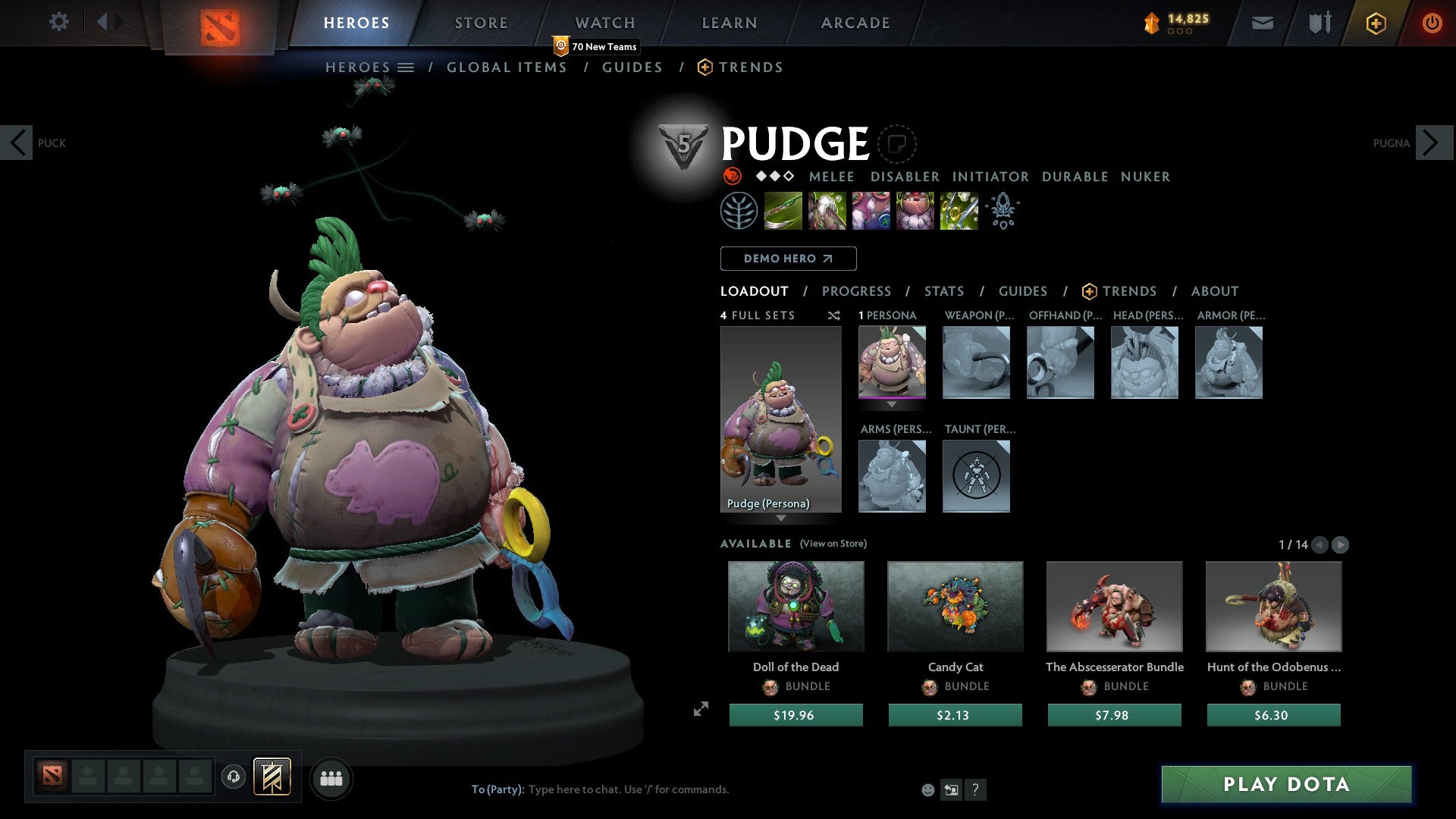Click the emoticon smiley in chat bar
The image size is (1456, 819).
(927, 789)
